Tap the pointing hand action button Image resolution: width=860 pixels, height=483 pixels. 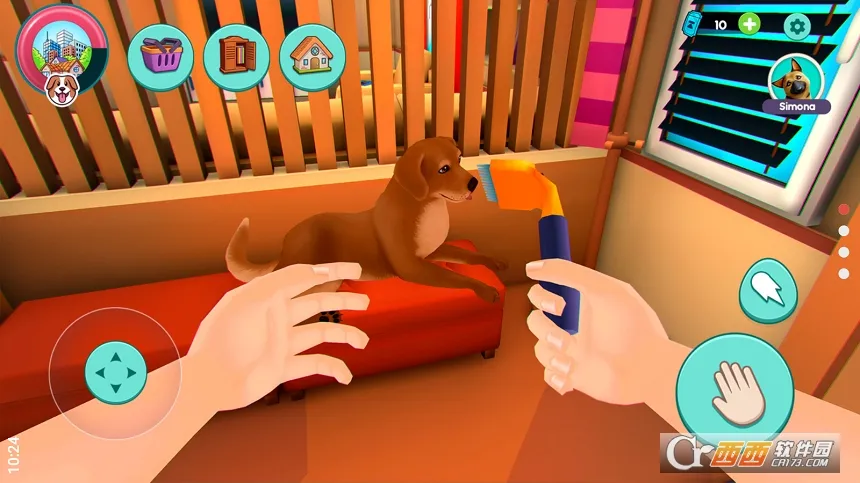coord(767,289)
